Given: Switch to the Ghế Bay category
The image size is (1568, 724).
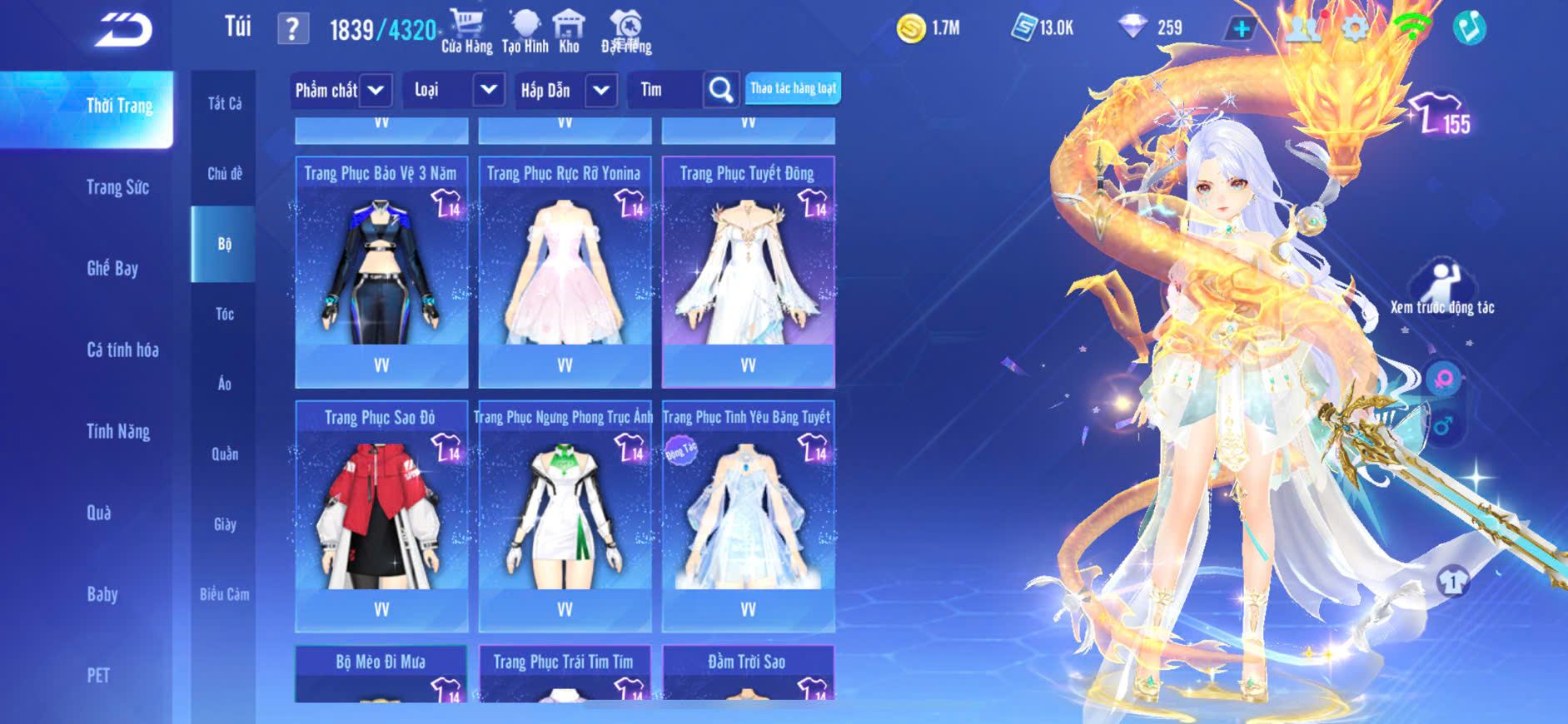Looking at the screenshot, I should point(112,268).
